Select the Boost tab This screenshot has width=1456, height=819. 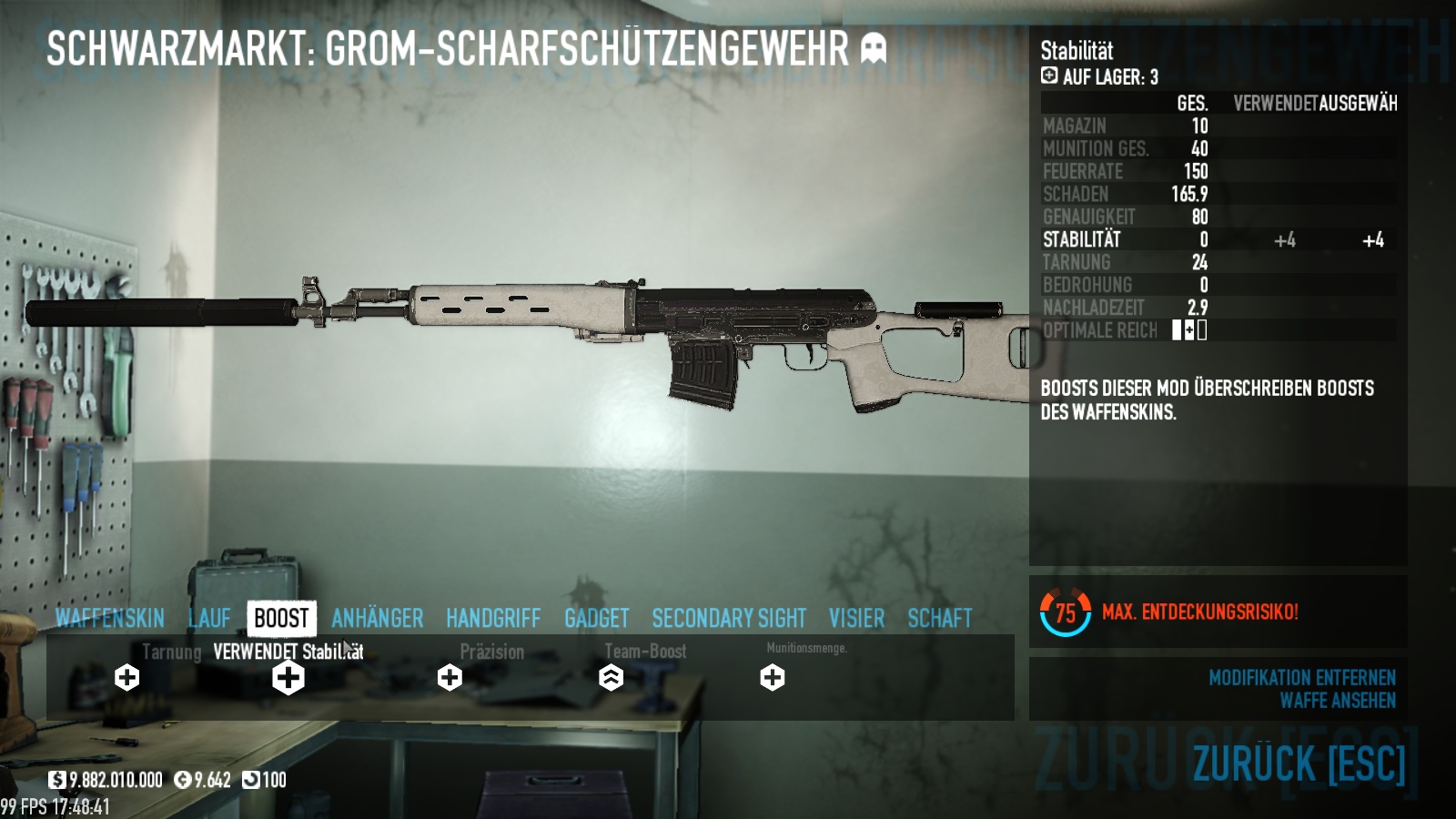[x=281, y=619]
